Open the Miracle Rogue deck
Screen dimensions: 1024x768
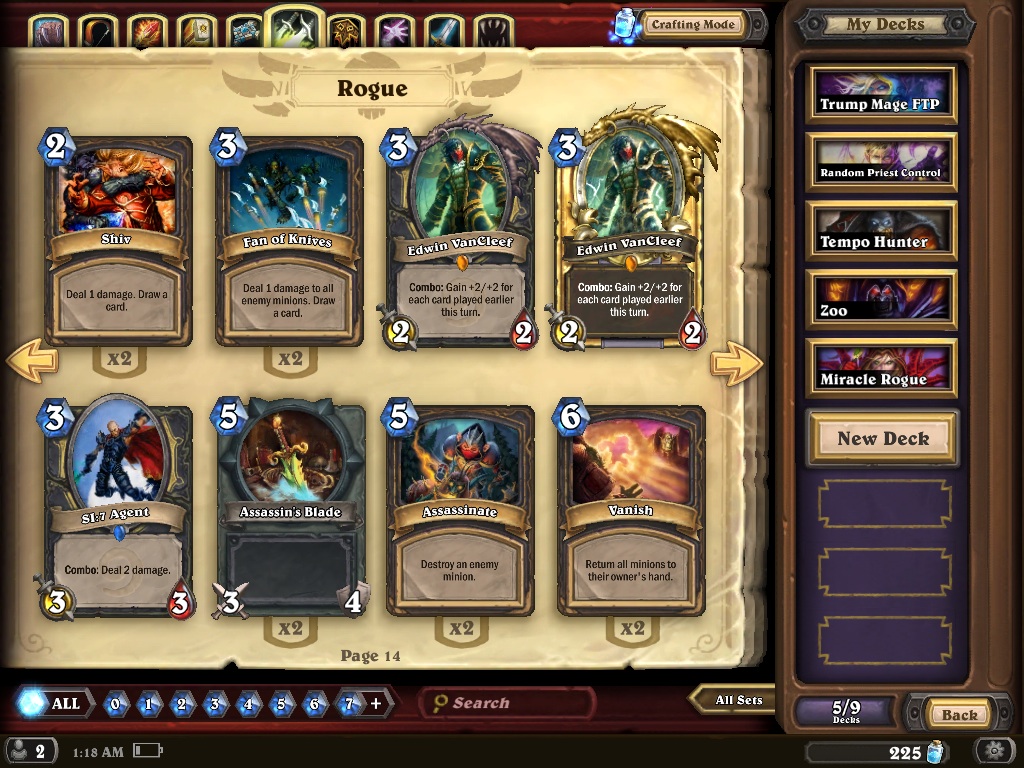coord(881,369)
